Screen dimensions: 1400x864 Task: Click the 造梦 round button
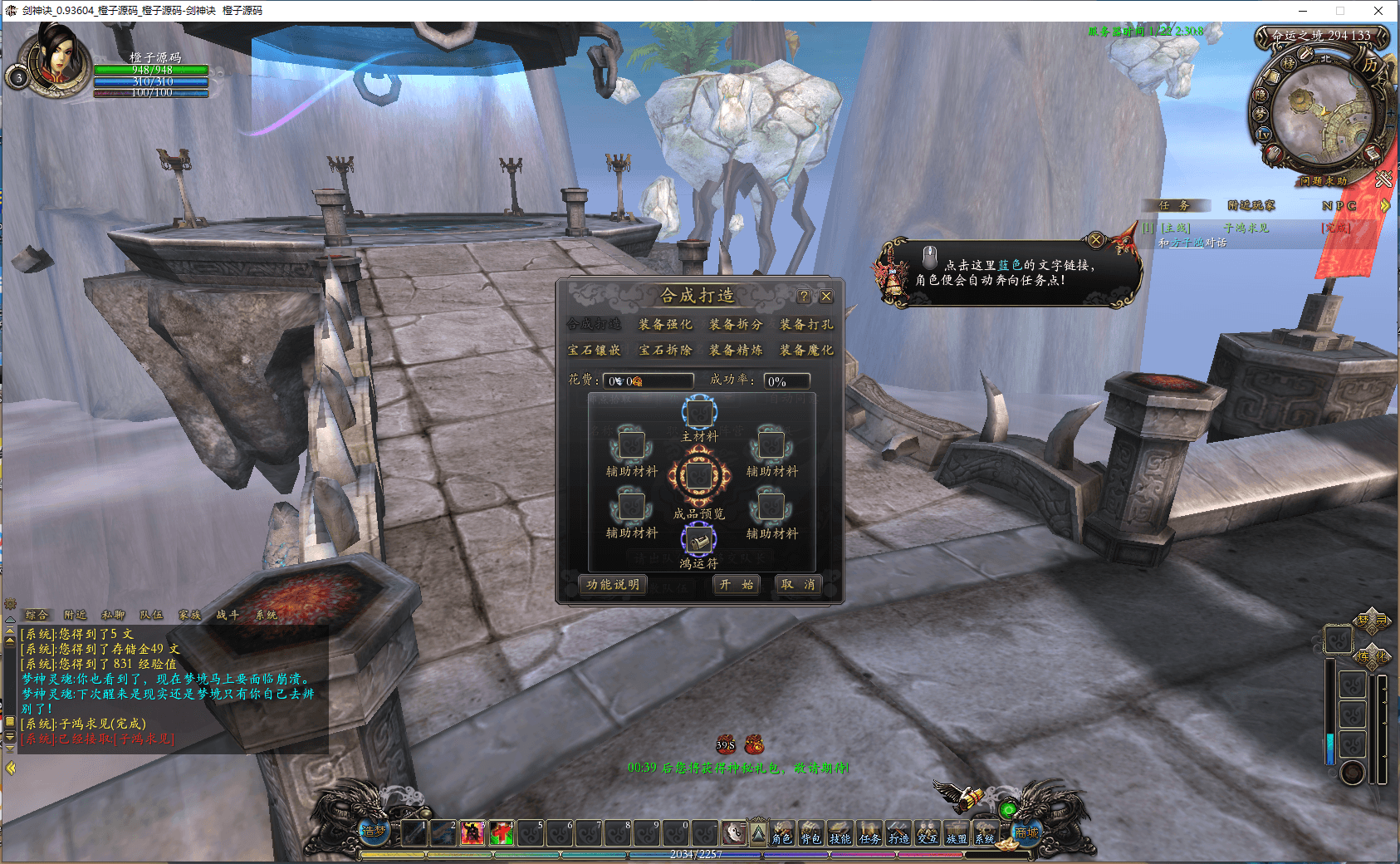(374, 830)
